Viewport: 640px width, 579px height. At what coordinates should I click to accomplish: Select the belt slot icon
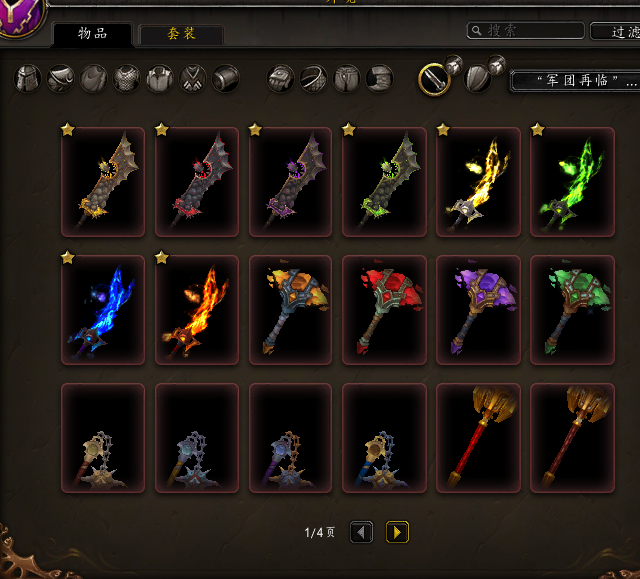(314, 78)
